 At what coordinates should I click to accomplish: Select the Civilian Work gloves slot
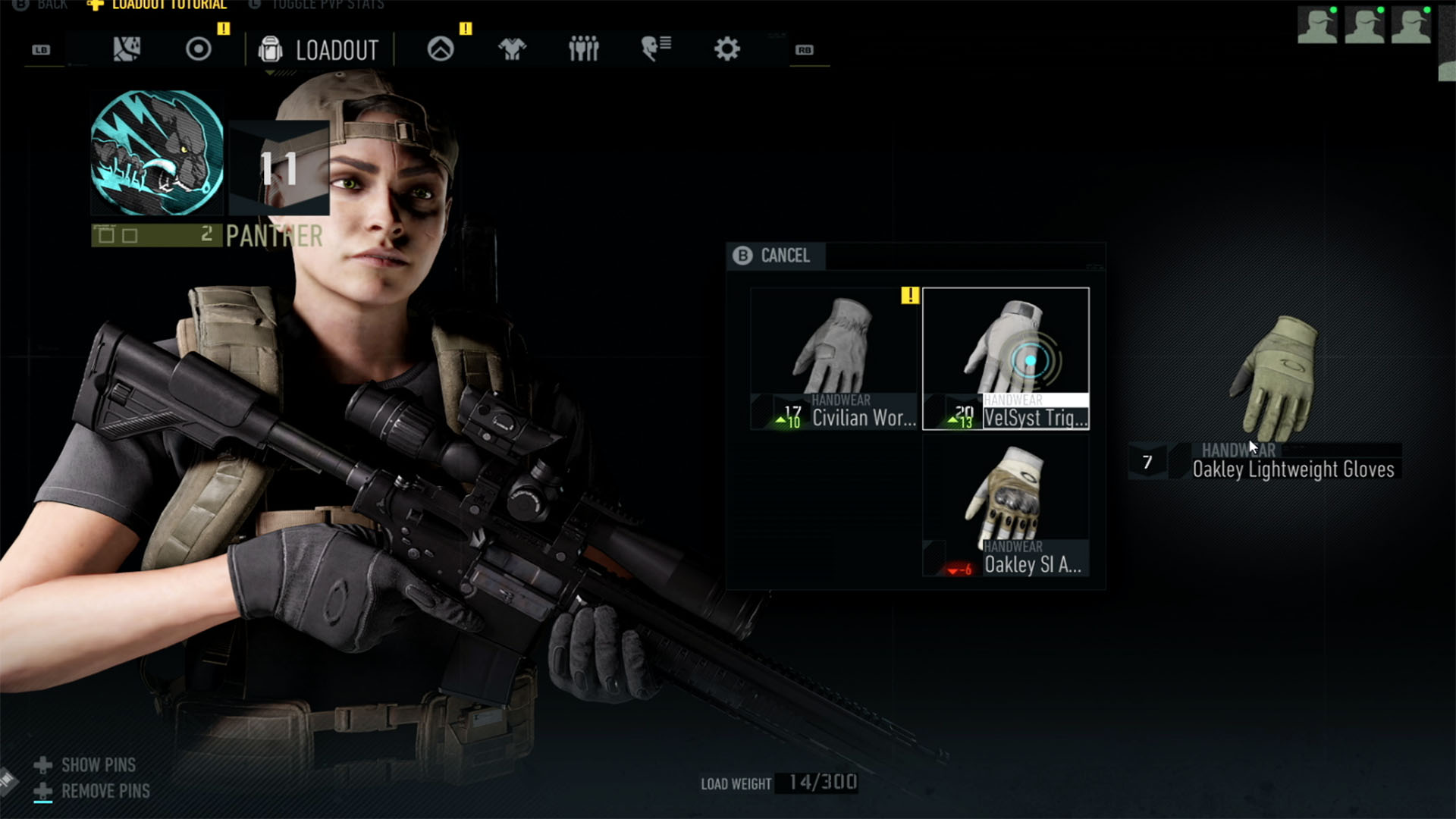pyautogui.click(x=834, y=359)
